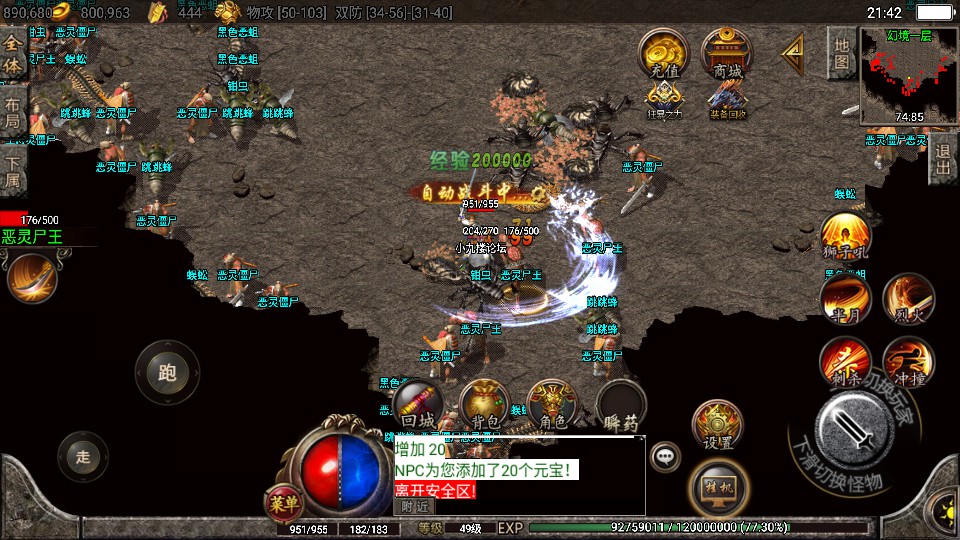Activate the 冲撞 charge skill

coord(908,362)
